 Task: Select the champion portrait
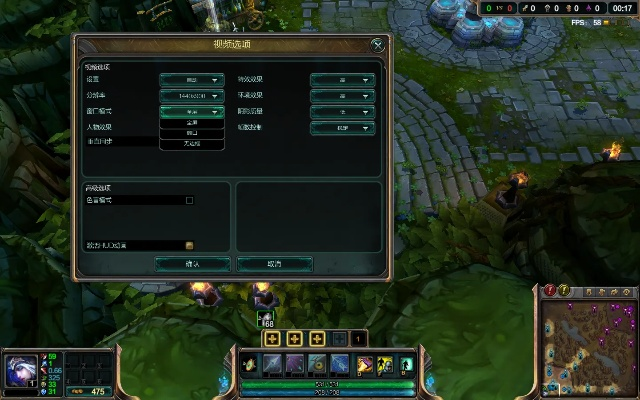point(19,369)
